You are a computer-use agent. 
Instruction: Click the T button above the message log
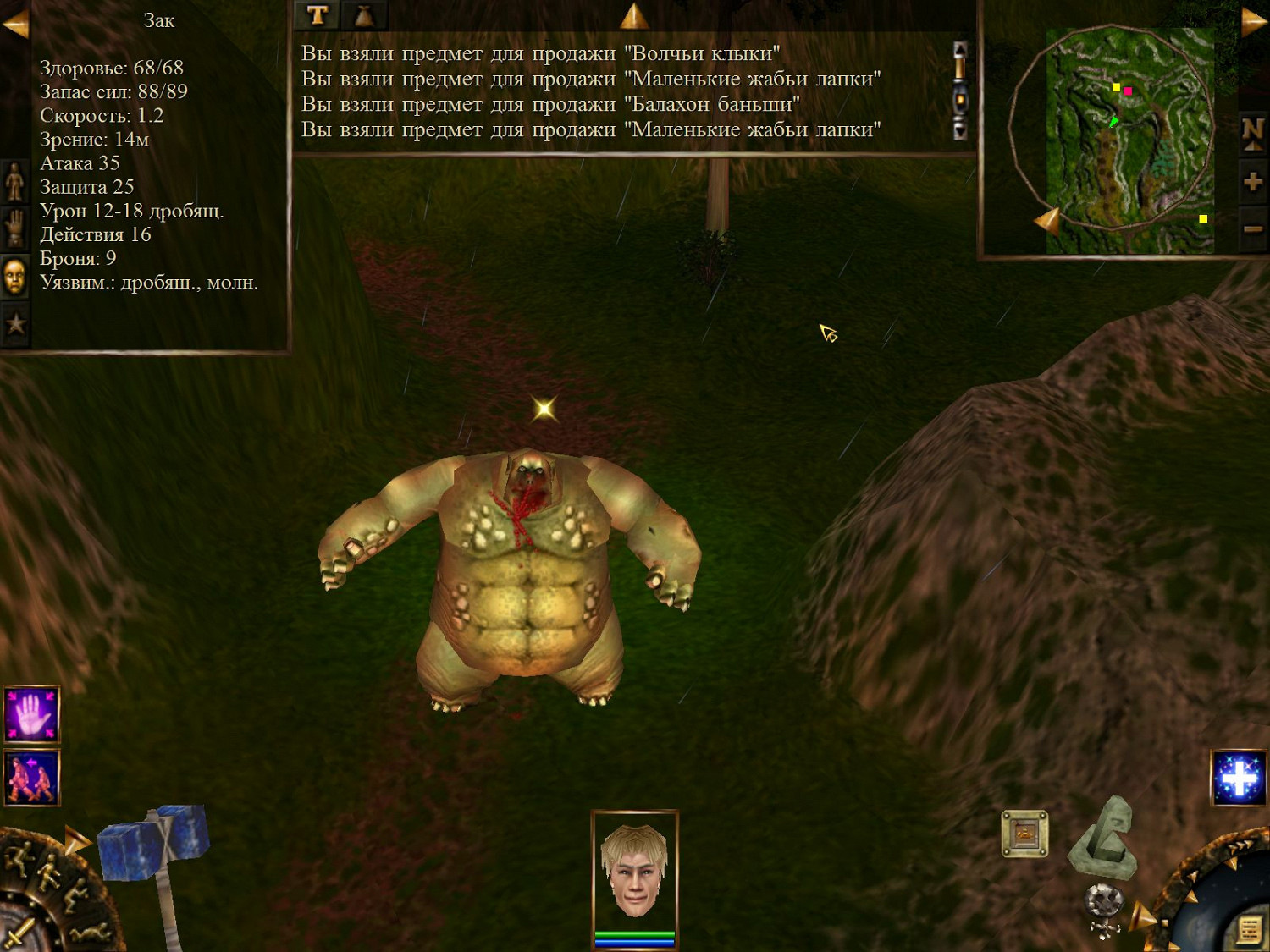click(317, 14)
